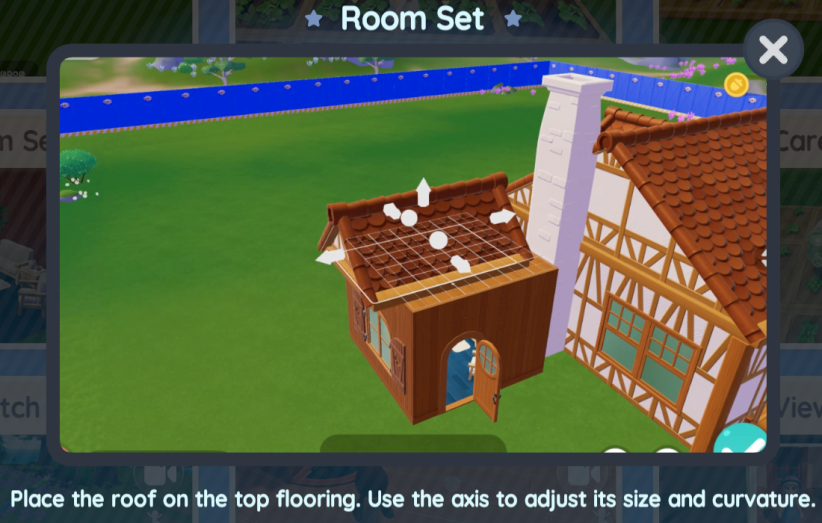Tap the gold coin icon
822x523 pixels.
coord(736,83)
